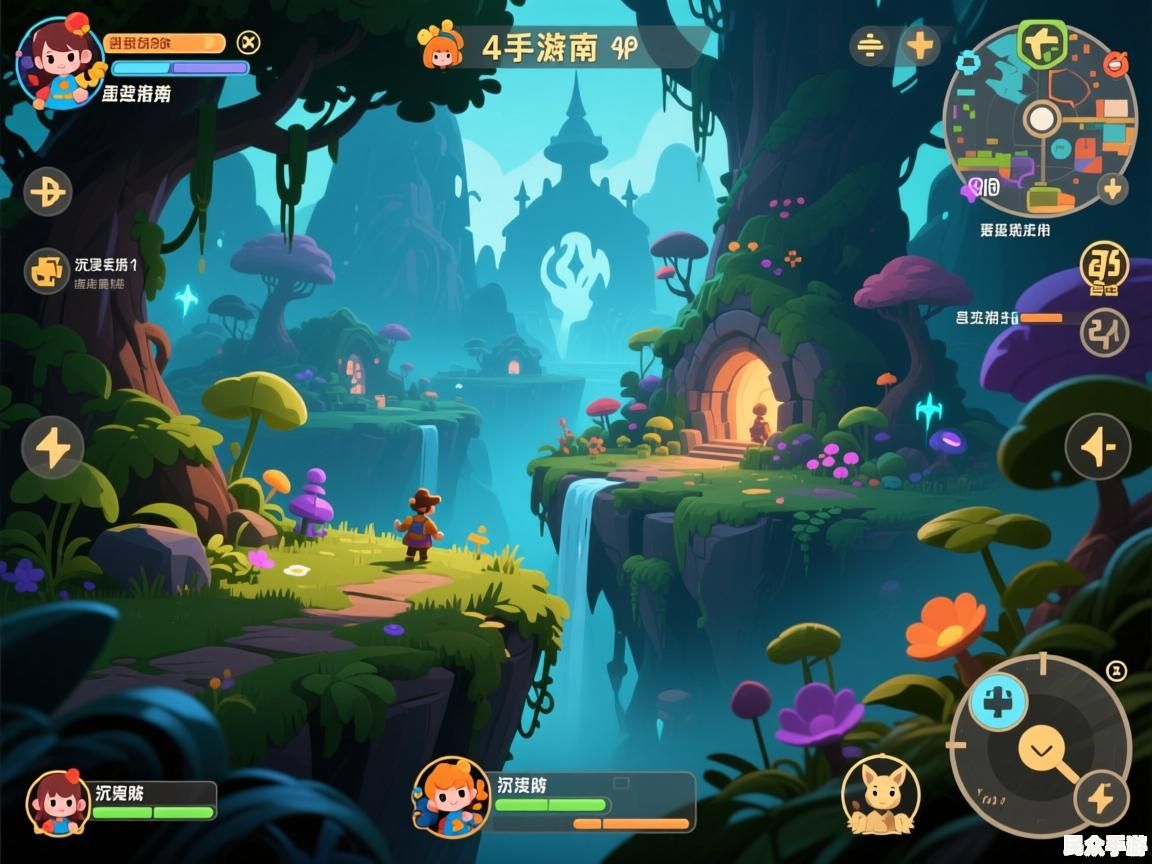Open the player portrait with the red hair bow
The width and height of the screenshot is (1152, 864).
[58, 60]
